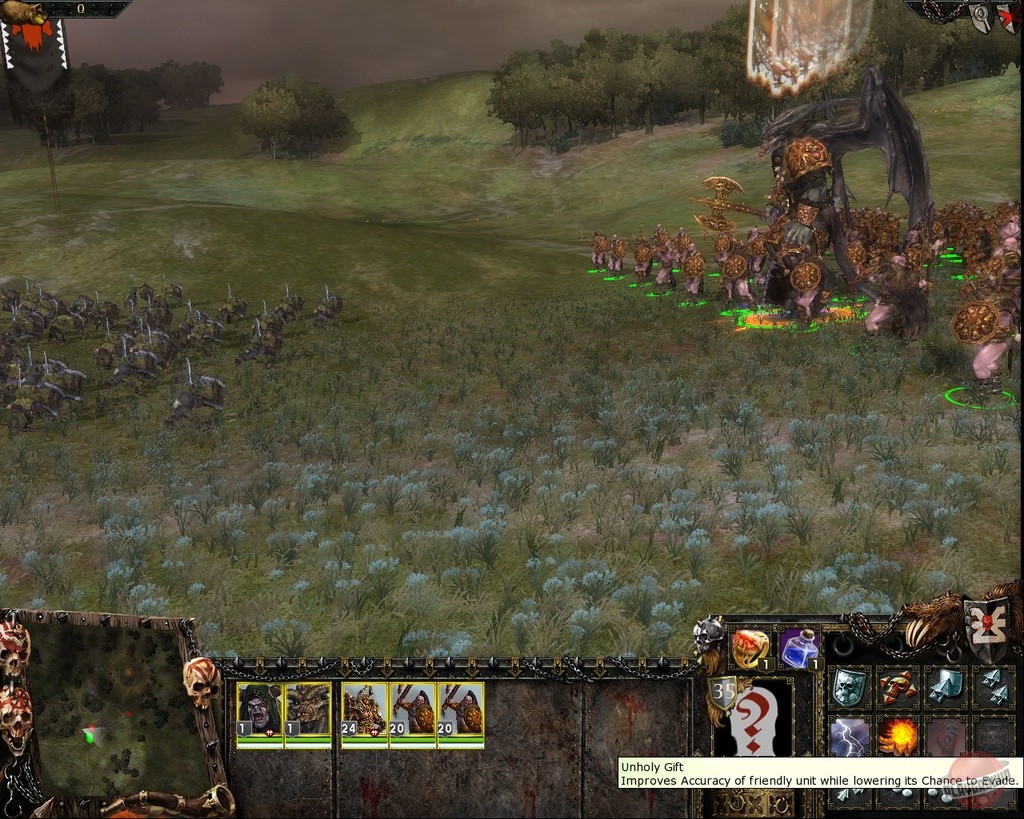
Task: Activate the skull shield ability
Action: pyautogui.click(x=850, y=687)
